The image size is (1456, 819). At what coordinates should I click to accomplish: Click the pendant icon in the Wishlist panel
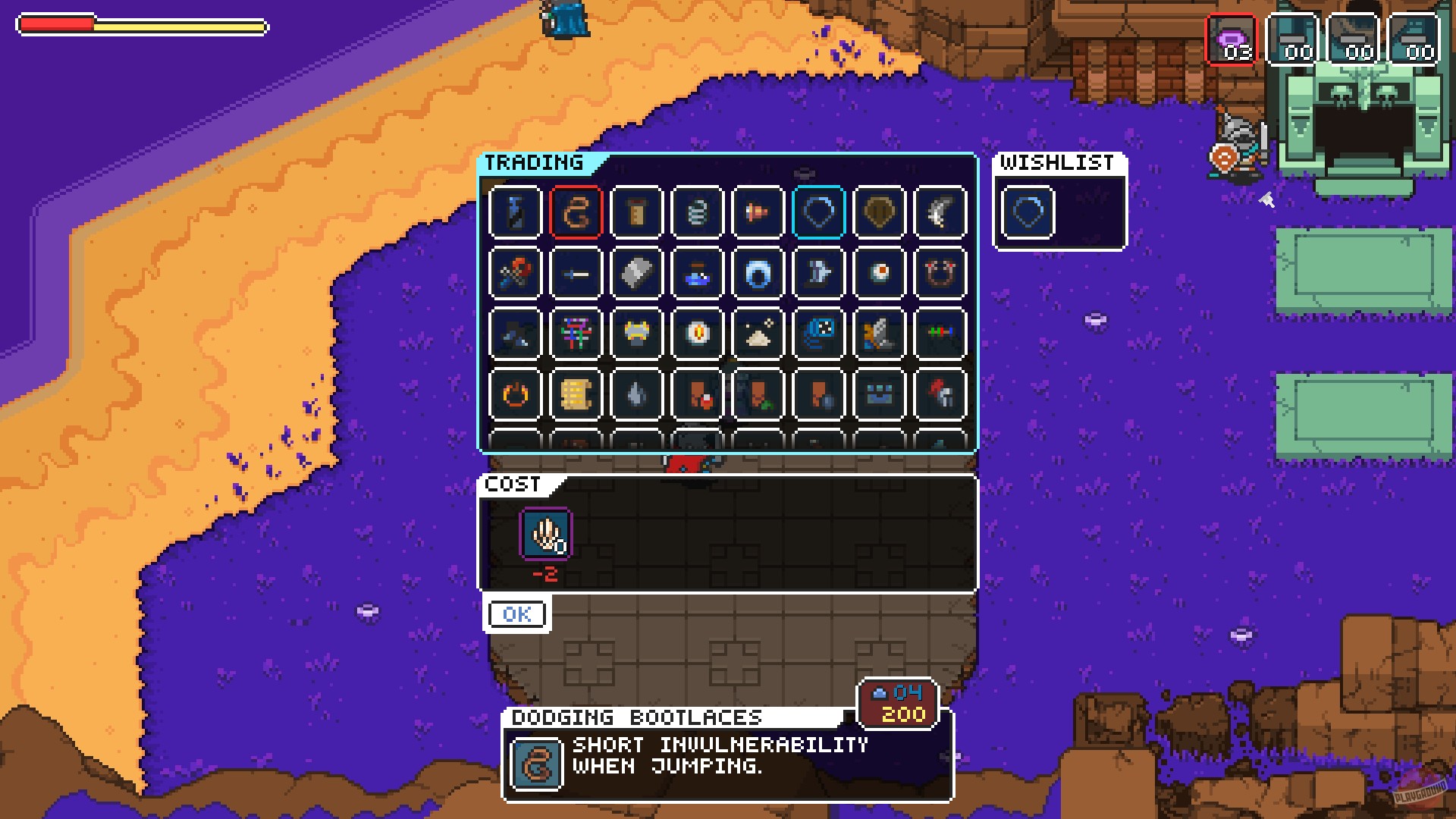coord(1028,212)
